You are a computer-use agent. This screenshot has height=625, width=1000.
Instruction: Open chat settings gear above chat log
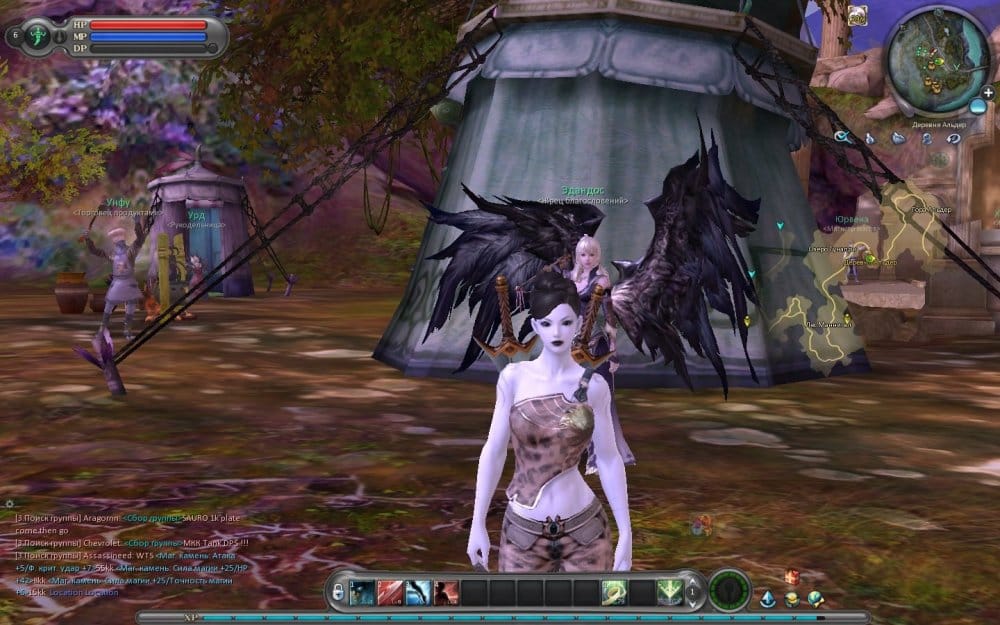click(x=9, y=503)
